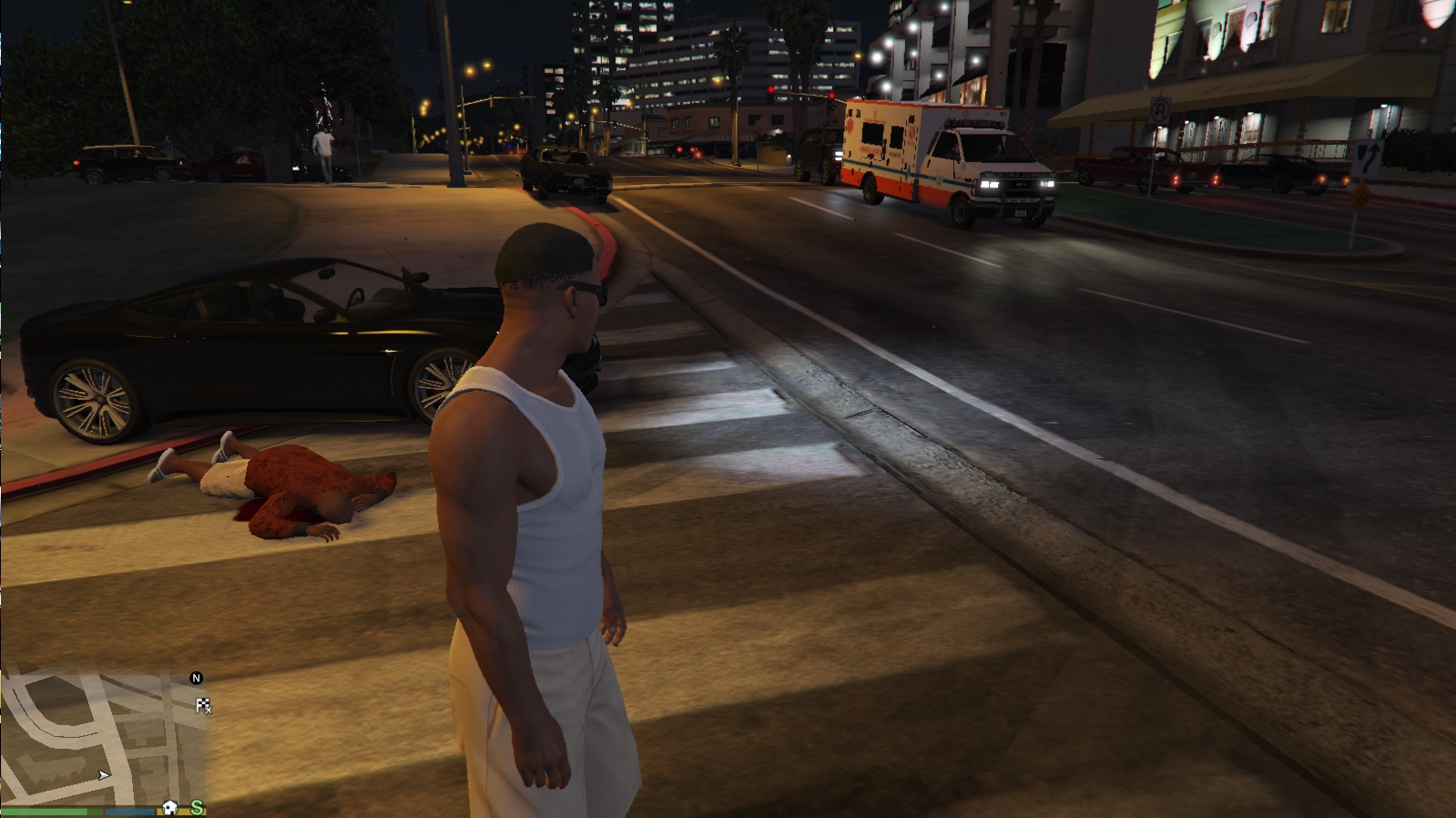Image resolution: width=1456 pixels, height=818 pixels.
Task: Select the checkered flag blip
Action: click(203, 705)
